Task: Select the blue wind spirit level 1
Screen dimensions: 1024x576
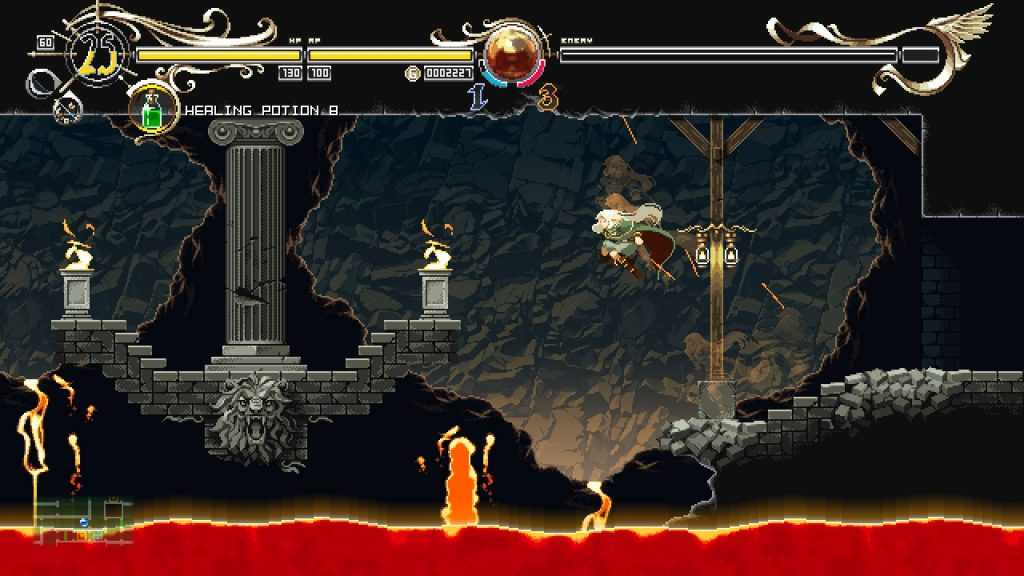Action: click(x=478, y=98)
